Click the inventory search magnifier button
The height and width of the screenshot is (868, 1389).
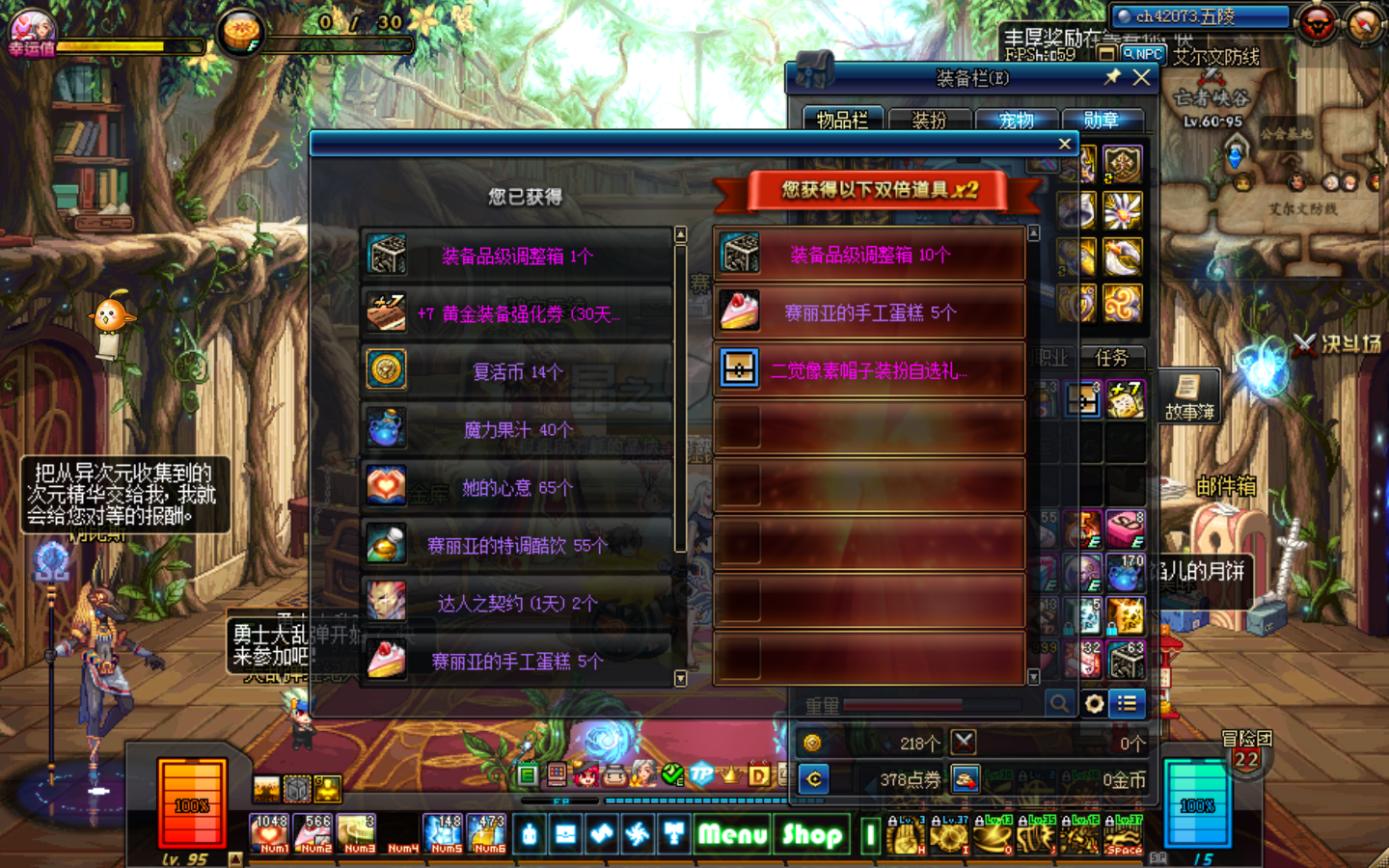(x=1059, y=704)
